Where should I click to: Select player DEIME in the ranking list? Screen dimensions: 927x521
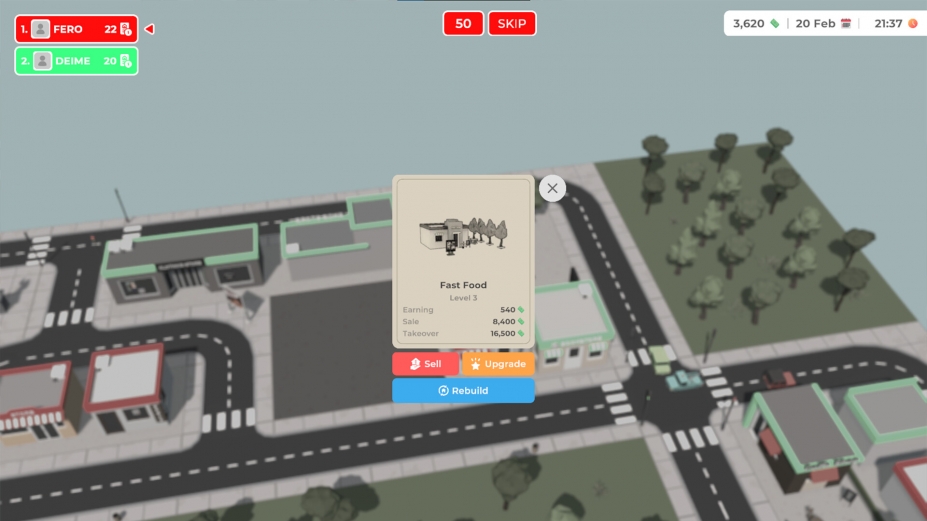(76, 61)
